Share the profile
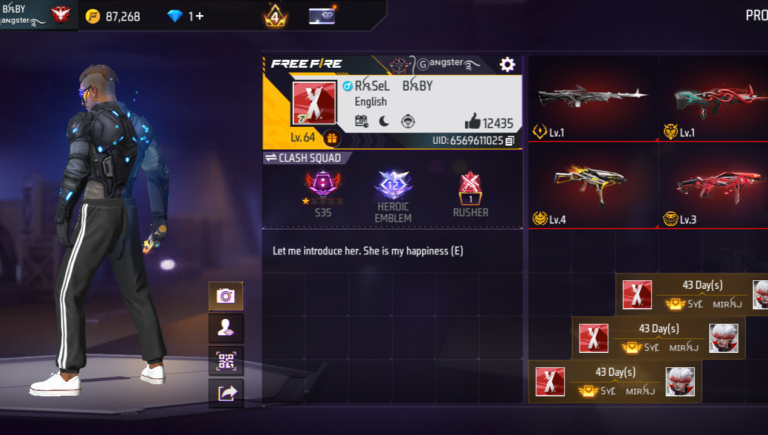Image resolution: width=768 pixels, height=435 pixels. click(x=225, y=393)
